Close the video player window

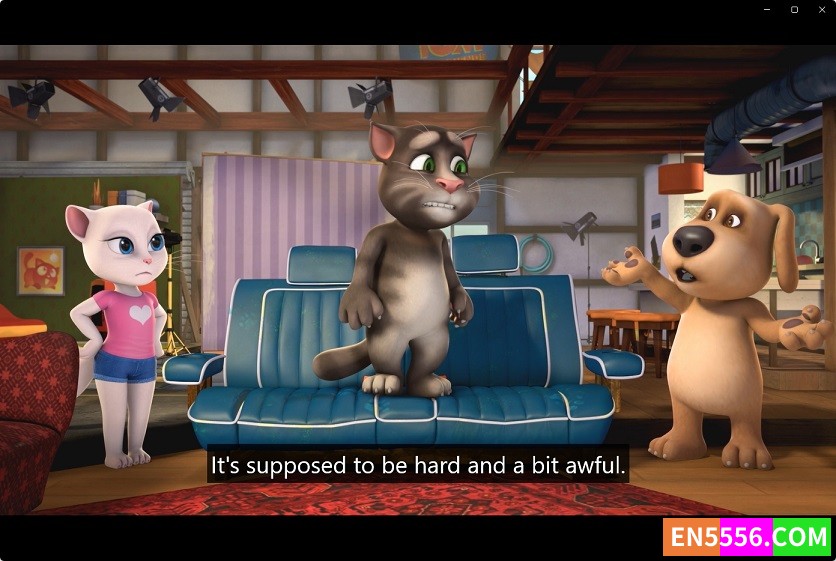(821, 9)
